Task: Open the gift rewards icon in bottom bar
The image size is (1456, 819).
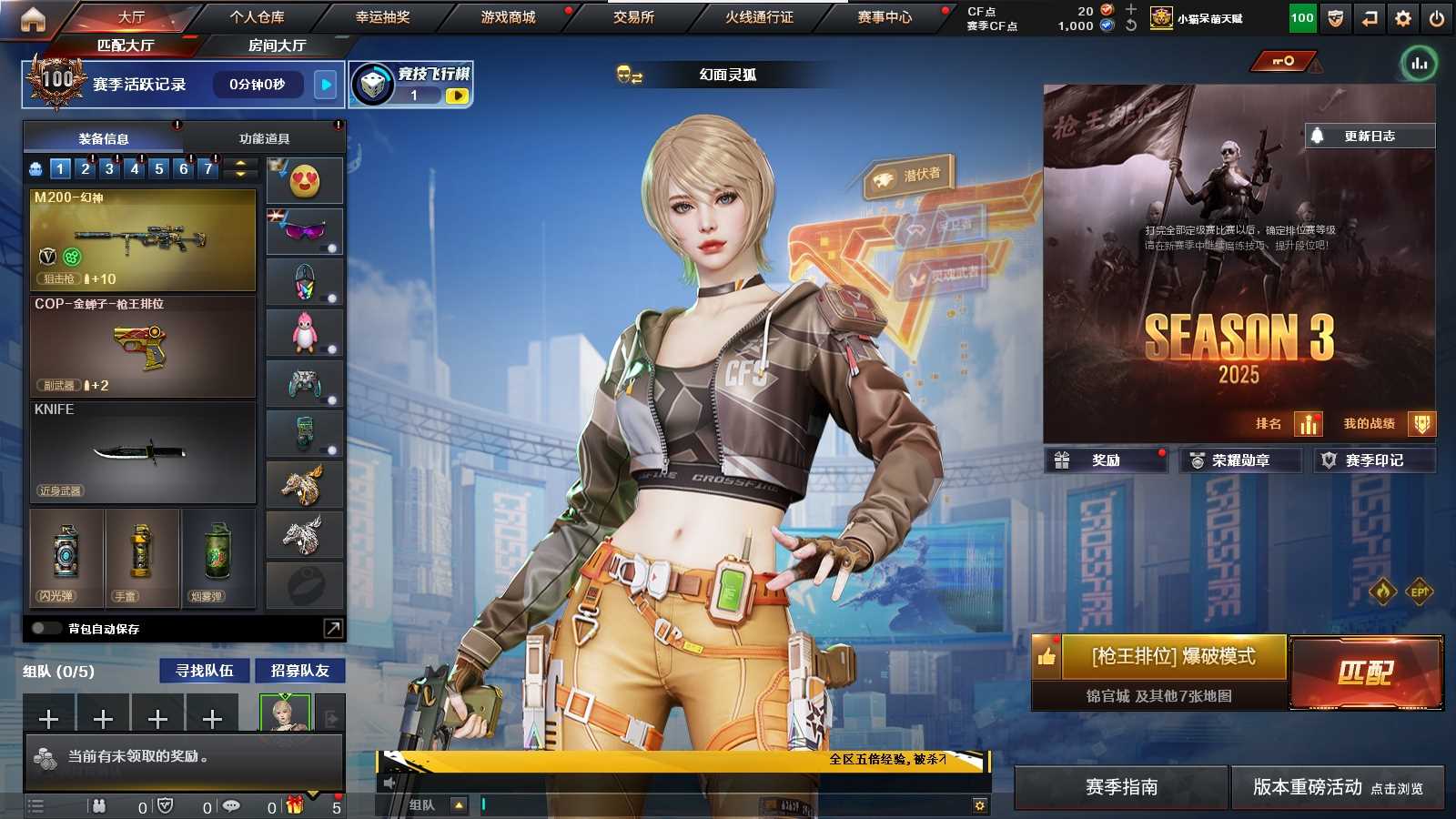Action: (x=295, y=806)
